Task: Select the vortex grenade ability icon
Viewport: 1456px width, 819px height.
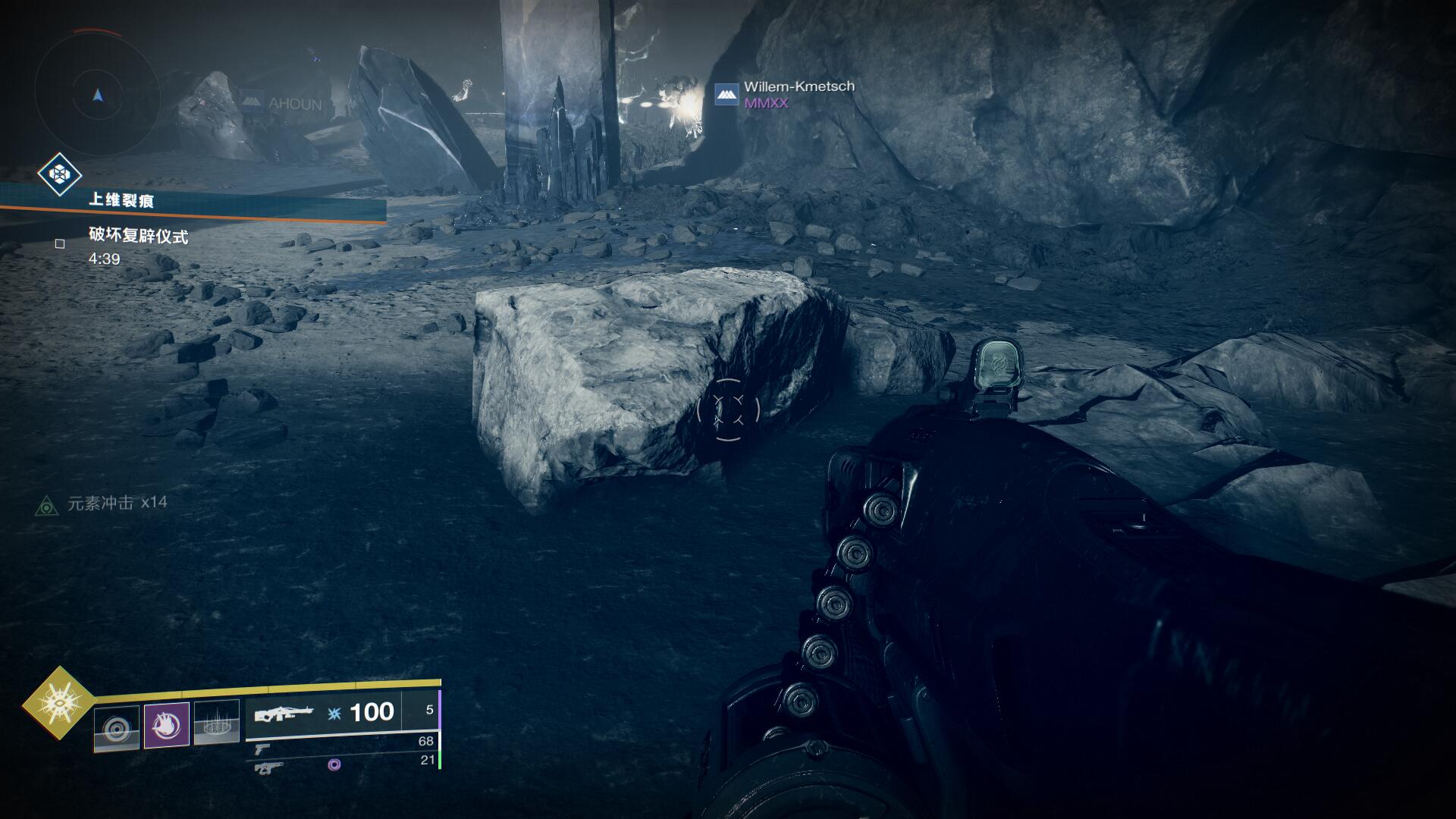Action: [117, 729]
